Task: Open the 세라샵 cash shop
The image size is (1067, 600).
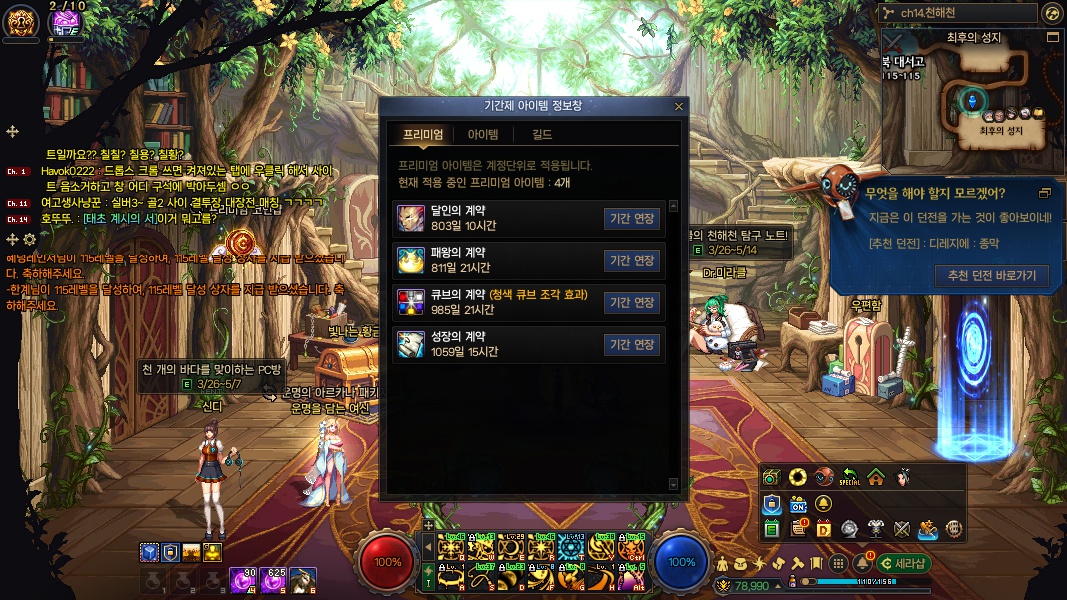Action: pyautogui.click(x=902, y=563)
